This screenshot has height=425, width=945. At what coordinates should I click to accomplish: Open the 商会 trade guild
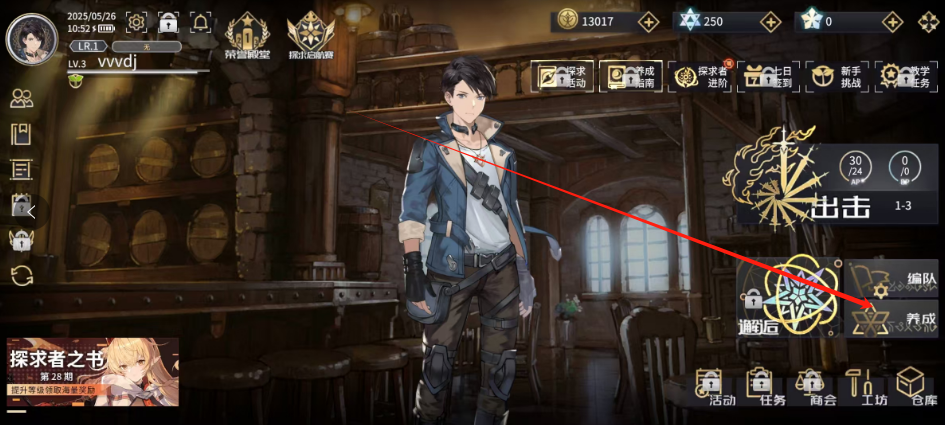point(808,387)
